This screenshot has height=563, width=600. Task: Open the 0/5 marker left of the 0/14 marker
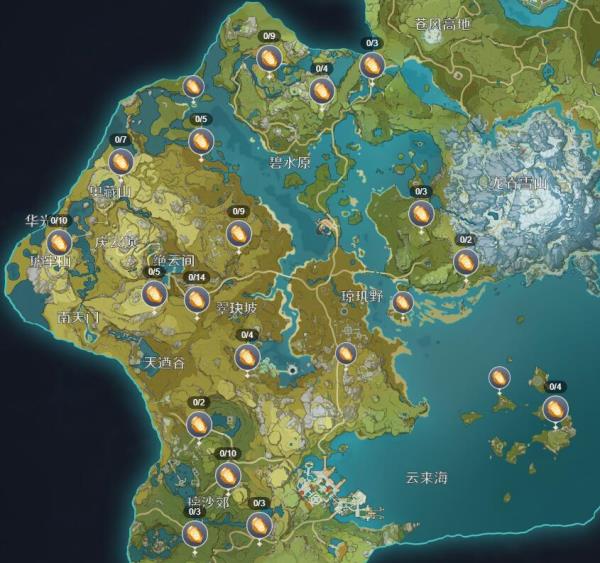pyautogui.click(x=154, y=293)
